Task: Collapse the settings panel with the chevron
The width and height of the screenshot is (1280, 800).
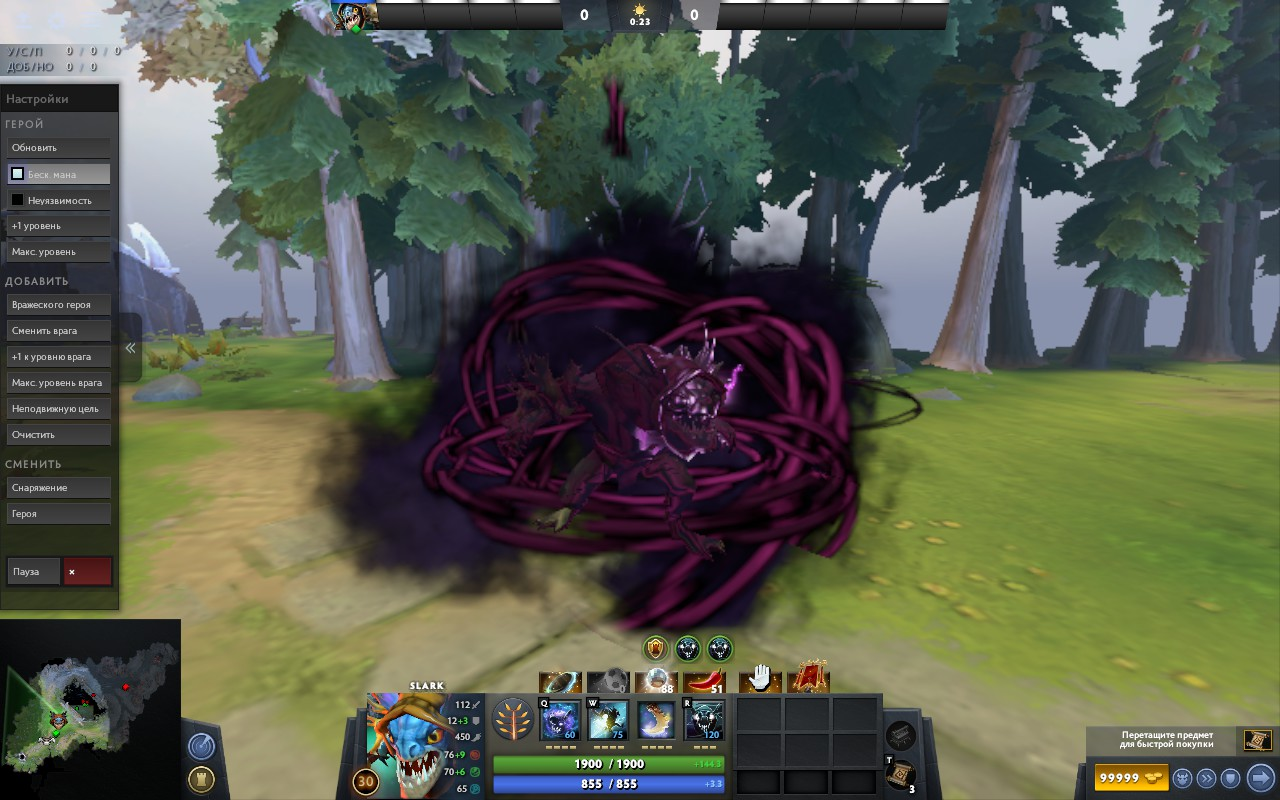Action: (x=130, y=347)
